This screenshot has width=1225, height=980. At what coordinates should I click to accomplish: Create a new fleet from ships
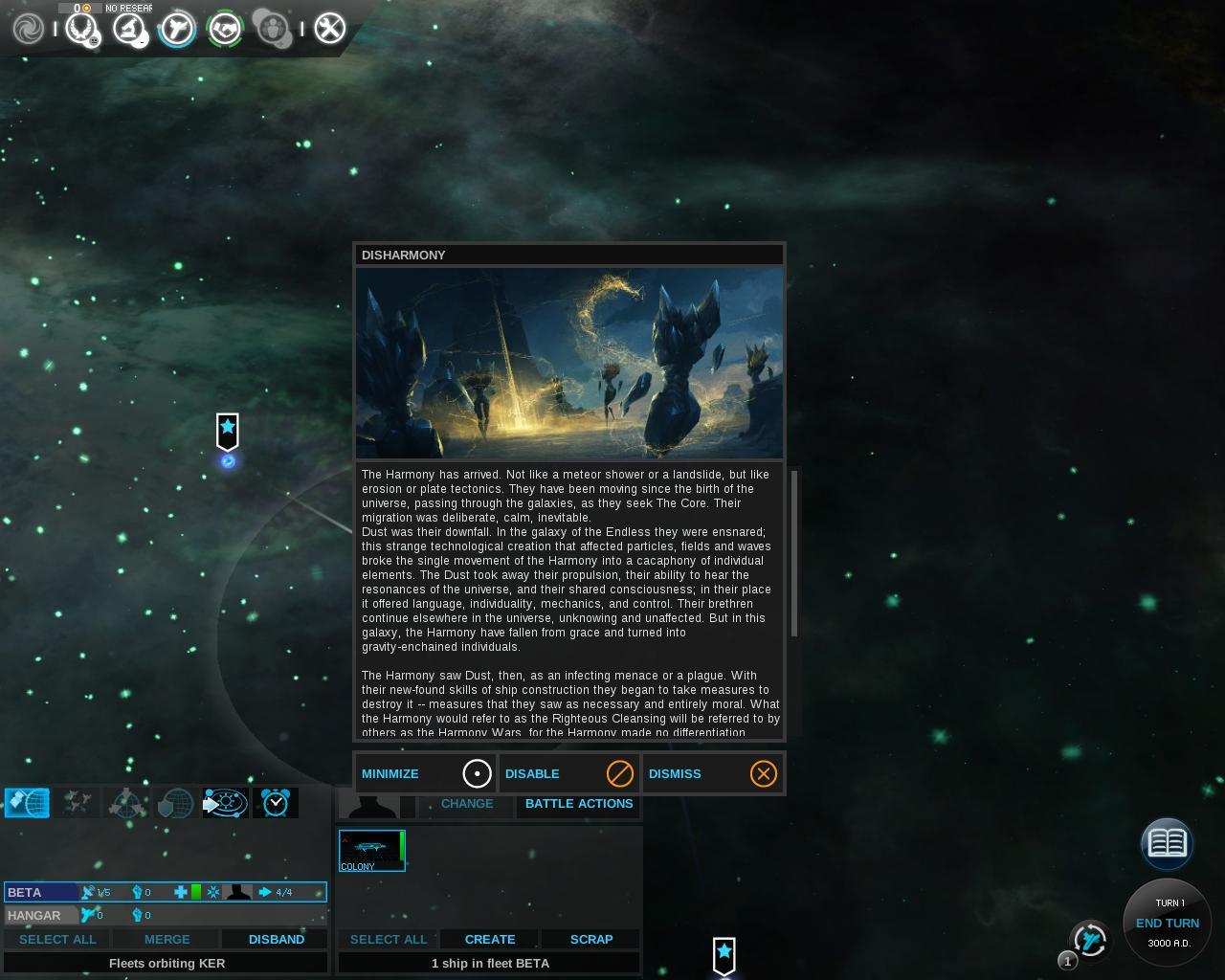(x=490, y=939)
